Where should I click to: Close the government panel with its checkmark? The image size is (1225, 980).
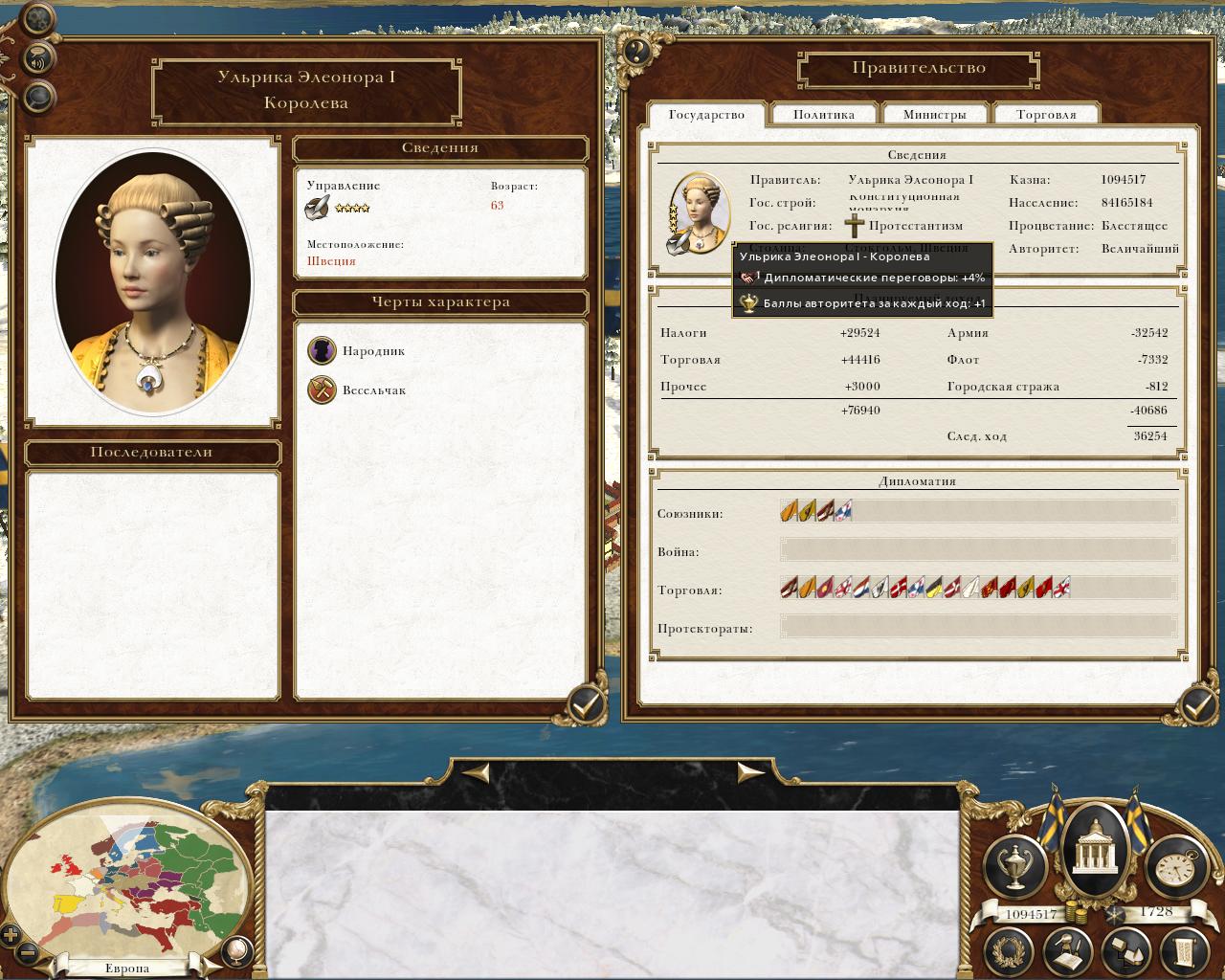[x=1196, y=706]
